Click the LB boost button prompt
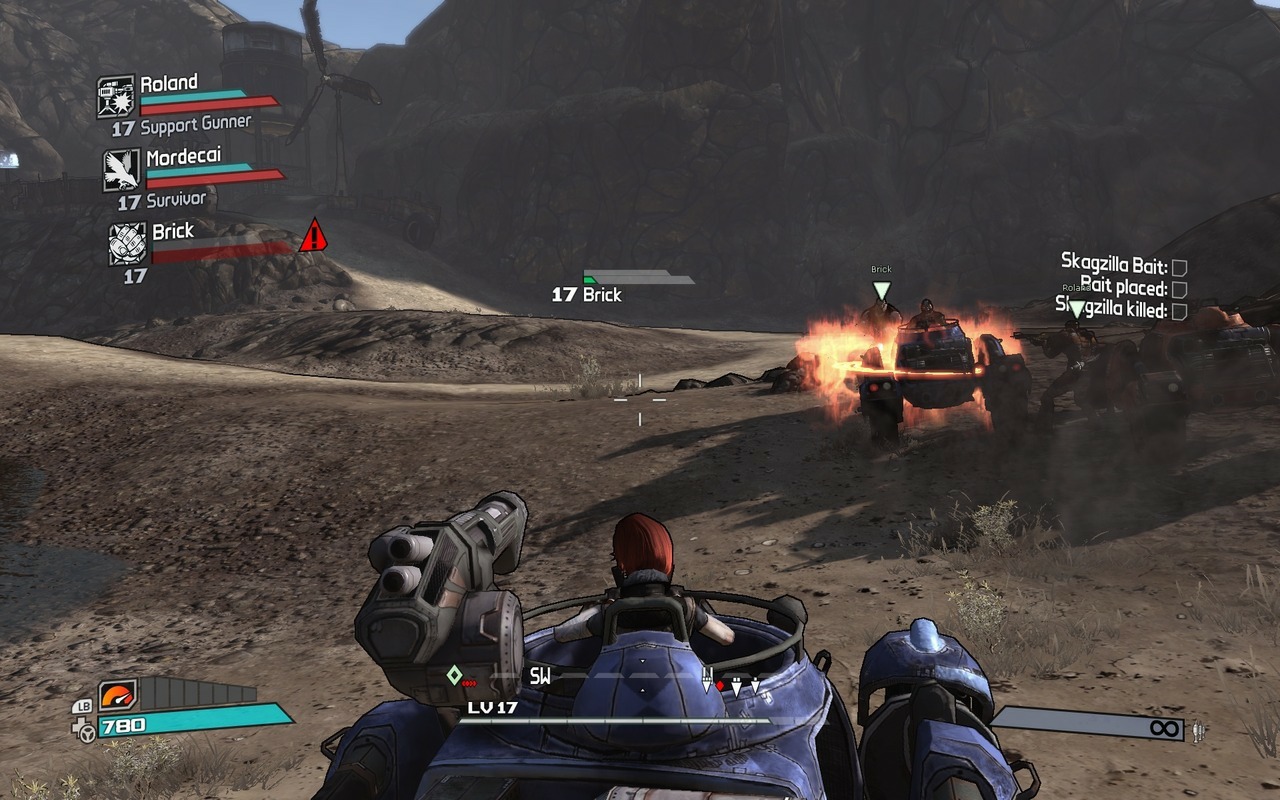1280x800 pixels. click(x=84, y=707)
